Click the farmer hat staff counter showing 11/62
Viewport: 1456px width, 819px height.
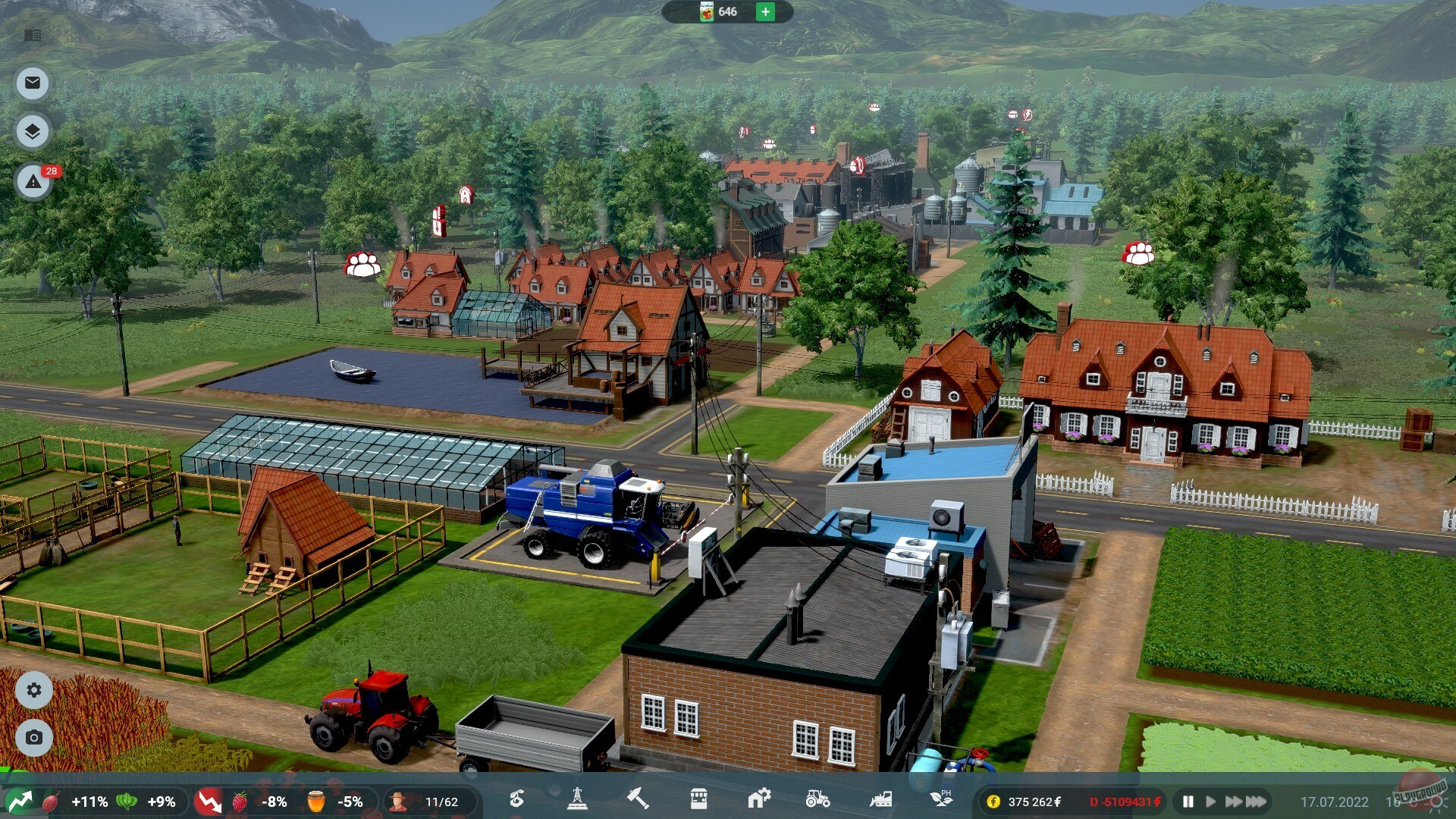tap(425, 800)
